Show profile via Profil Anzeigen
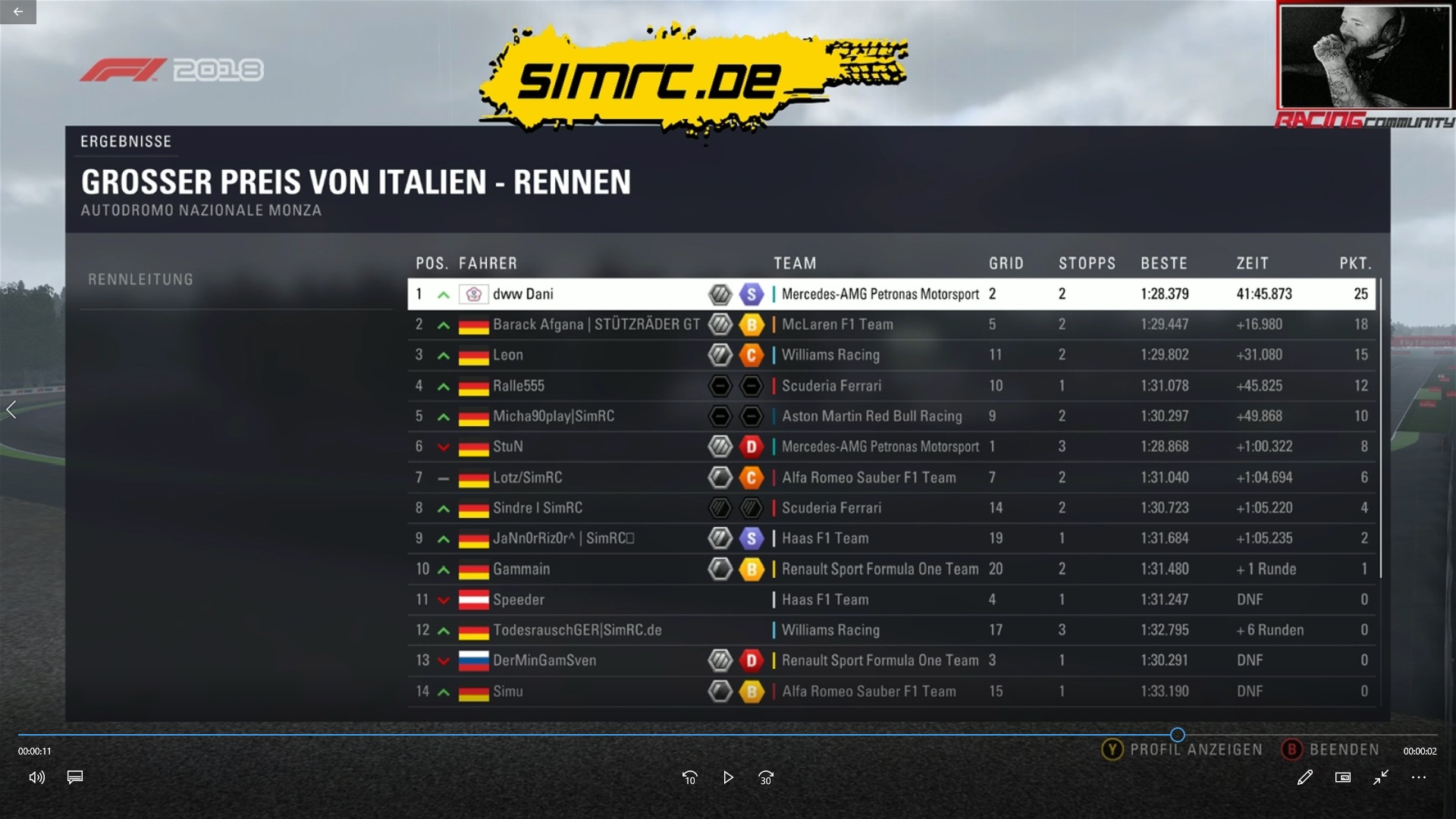This screenshot has width=1456, height=819. point(1182,750)
